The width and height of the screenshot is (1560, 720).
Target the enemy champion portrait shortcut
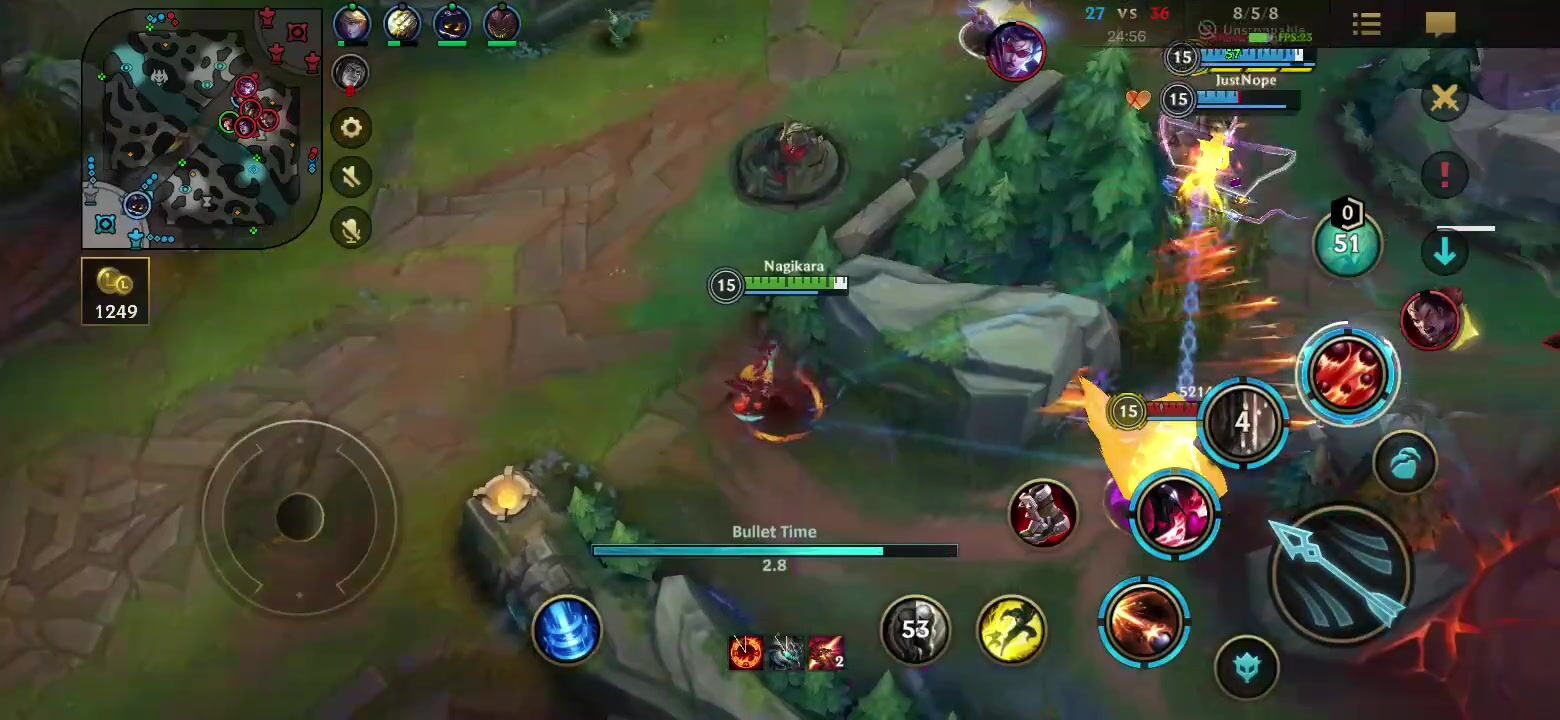tap(1430, 320)
